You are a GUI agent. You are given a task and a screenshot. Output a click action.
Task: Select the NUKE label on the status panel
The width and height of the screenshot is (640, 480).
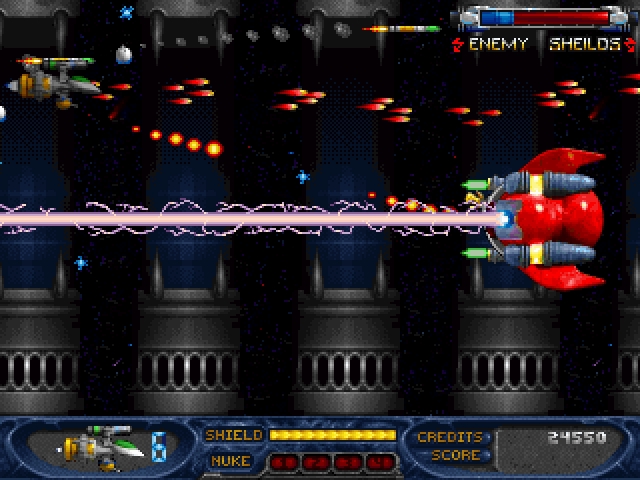pos(231,461)
